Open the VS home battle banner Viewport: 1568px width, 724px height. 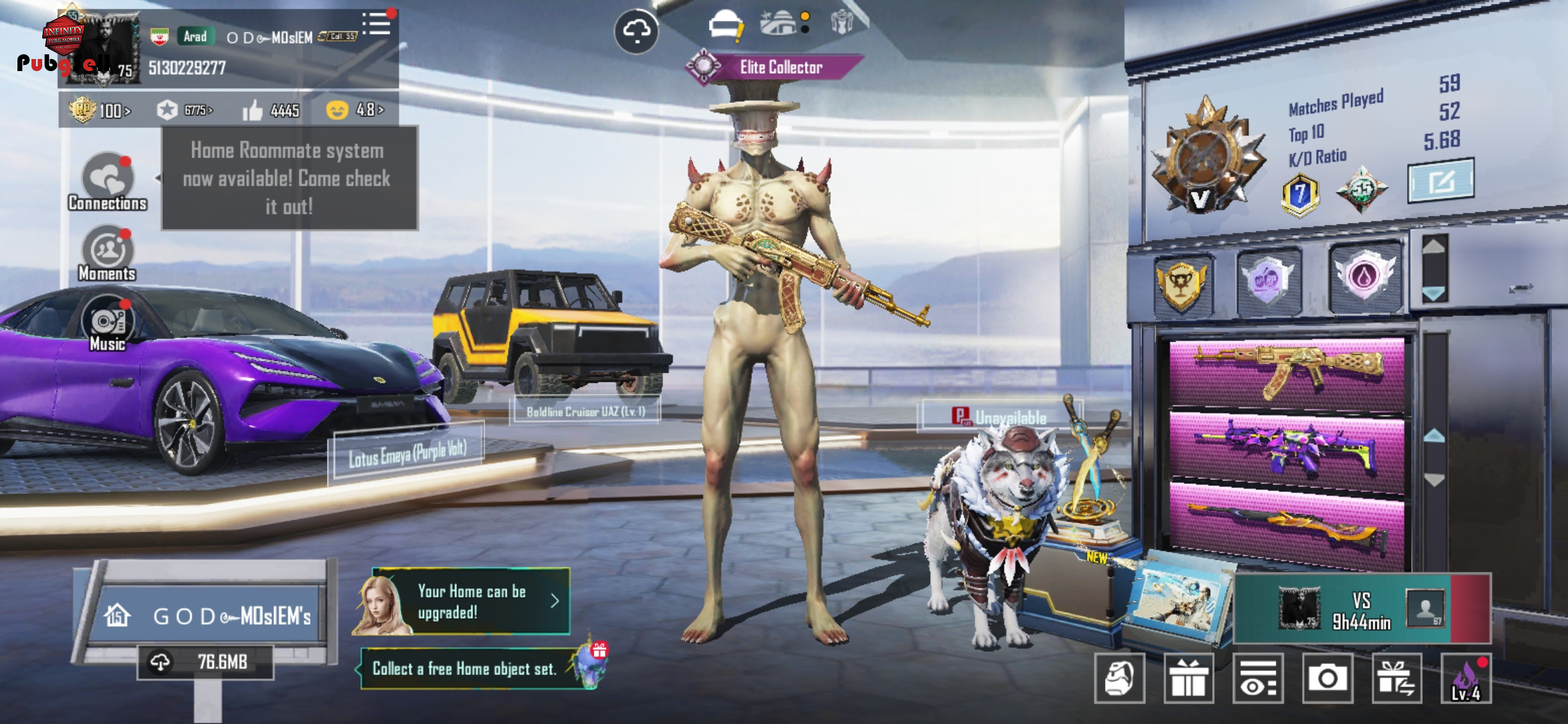coord(1362,609)
